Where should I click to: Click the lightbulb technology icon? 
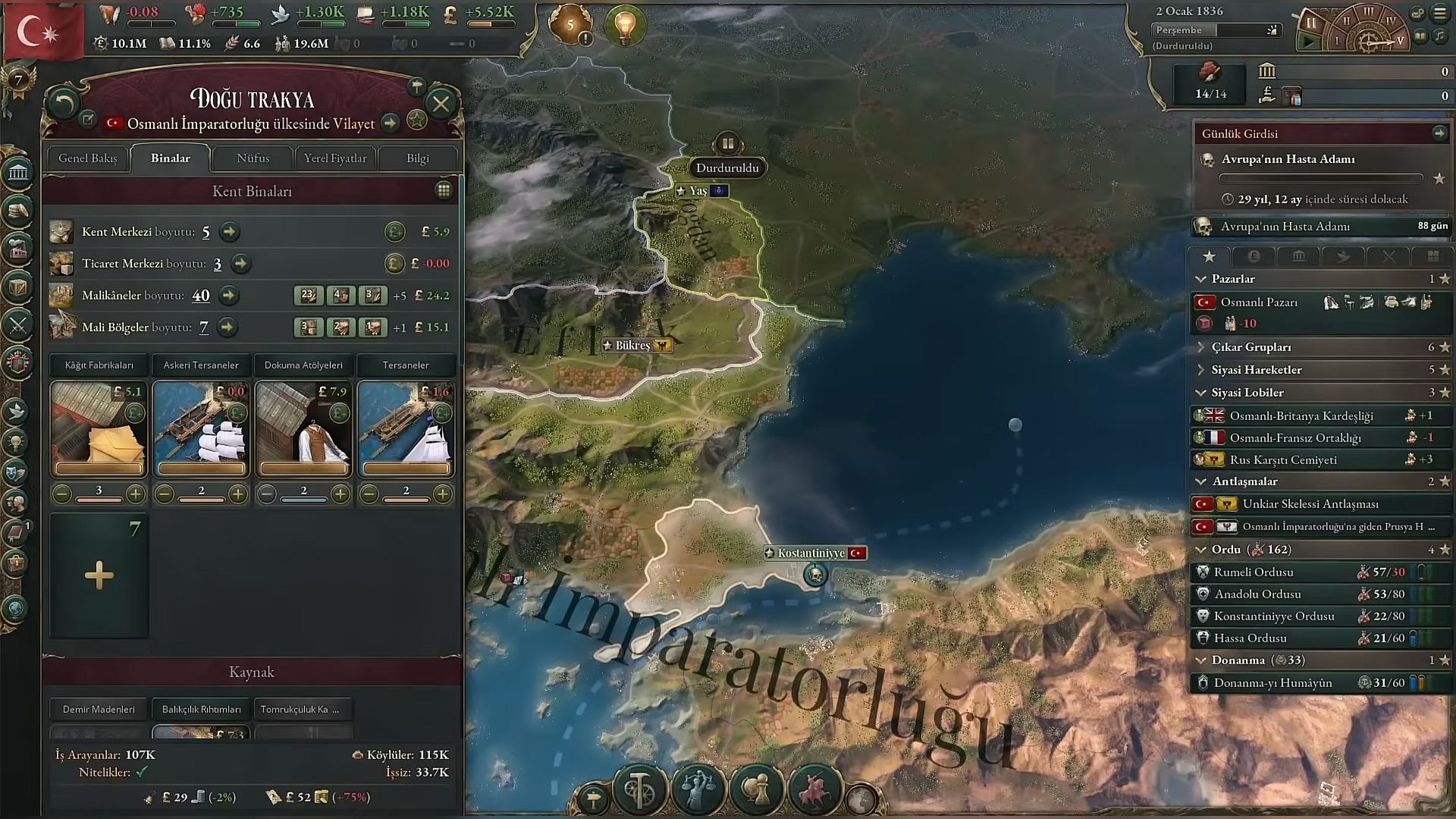point(625,25)
